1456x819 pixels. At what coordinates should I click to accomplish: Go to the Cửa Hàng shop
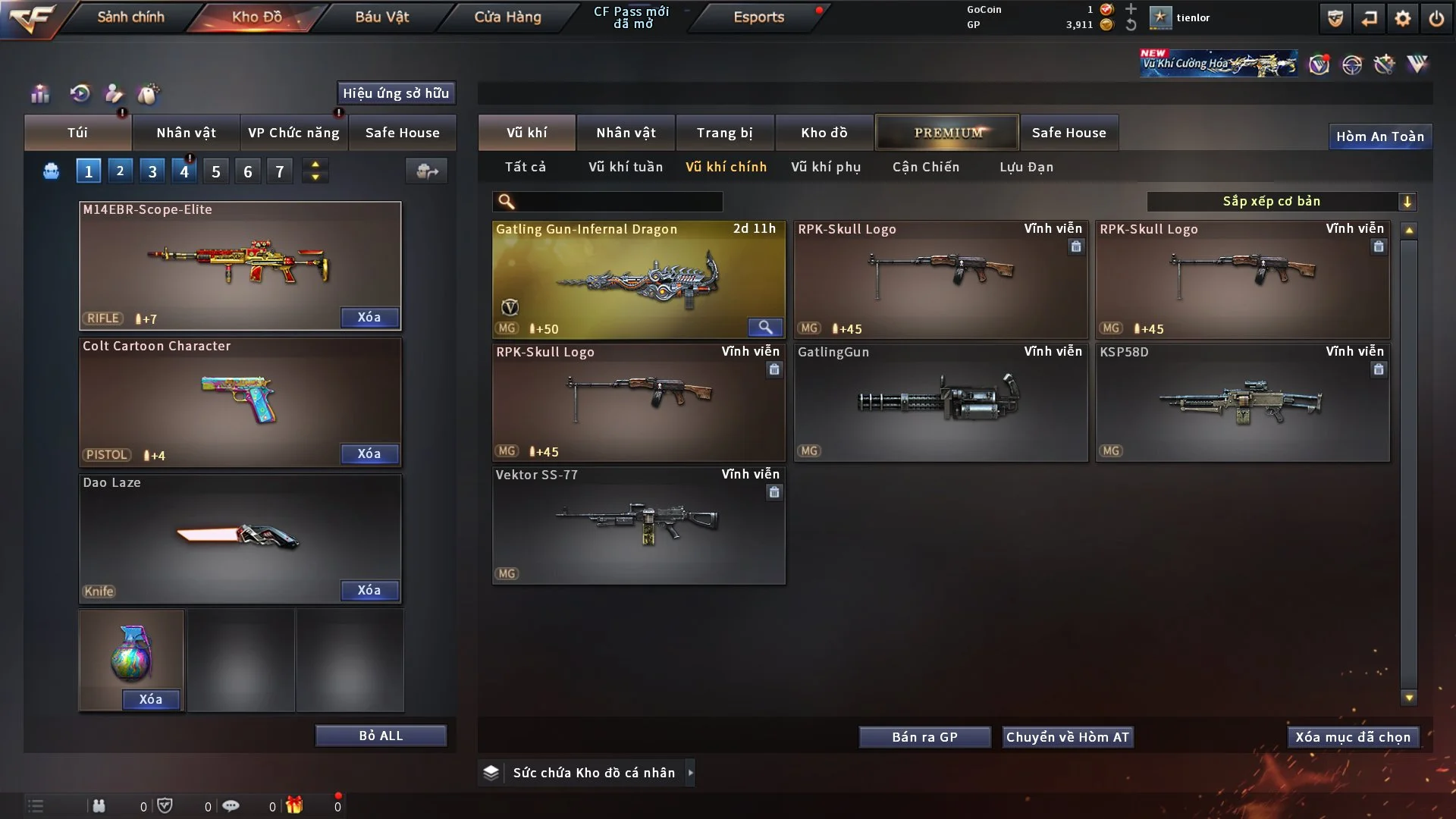pos(507,17)
